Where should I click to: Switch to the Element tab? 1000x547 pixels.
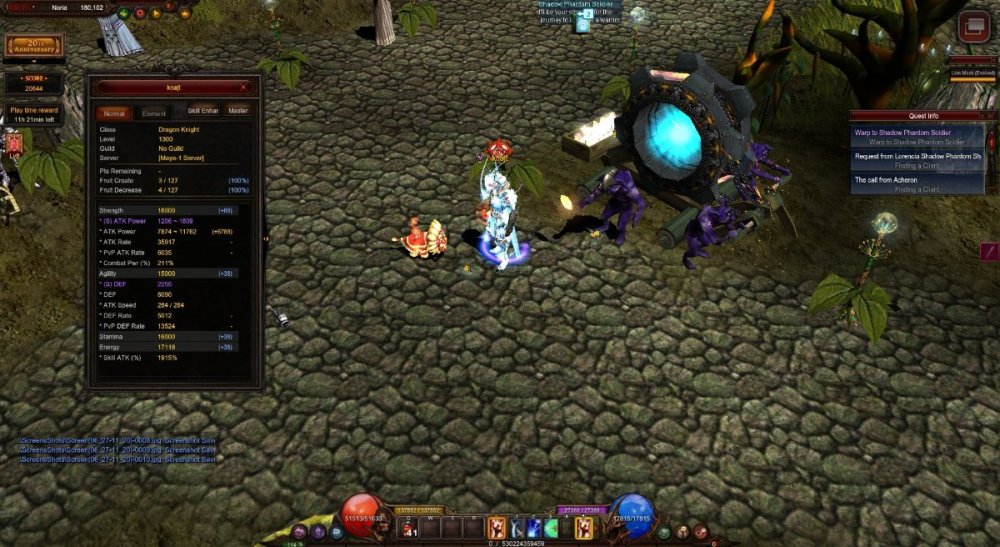[152, 113]
